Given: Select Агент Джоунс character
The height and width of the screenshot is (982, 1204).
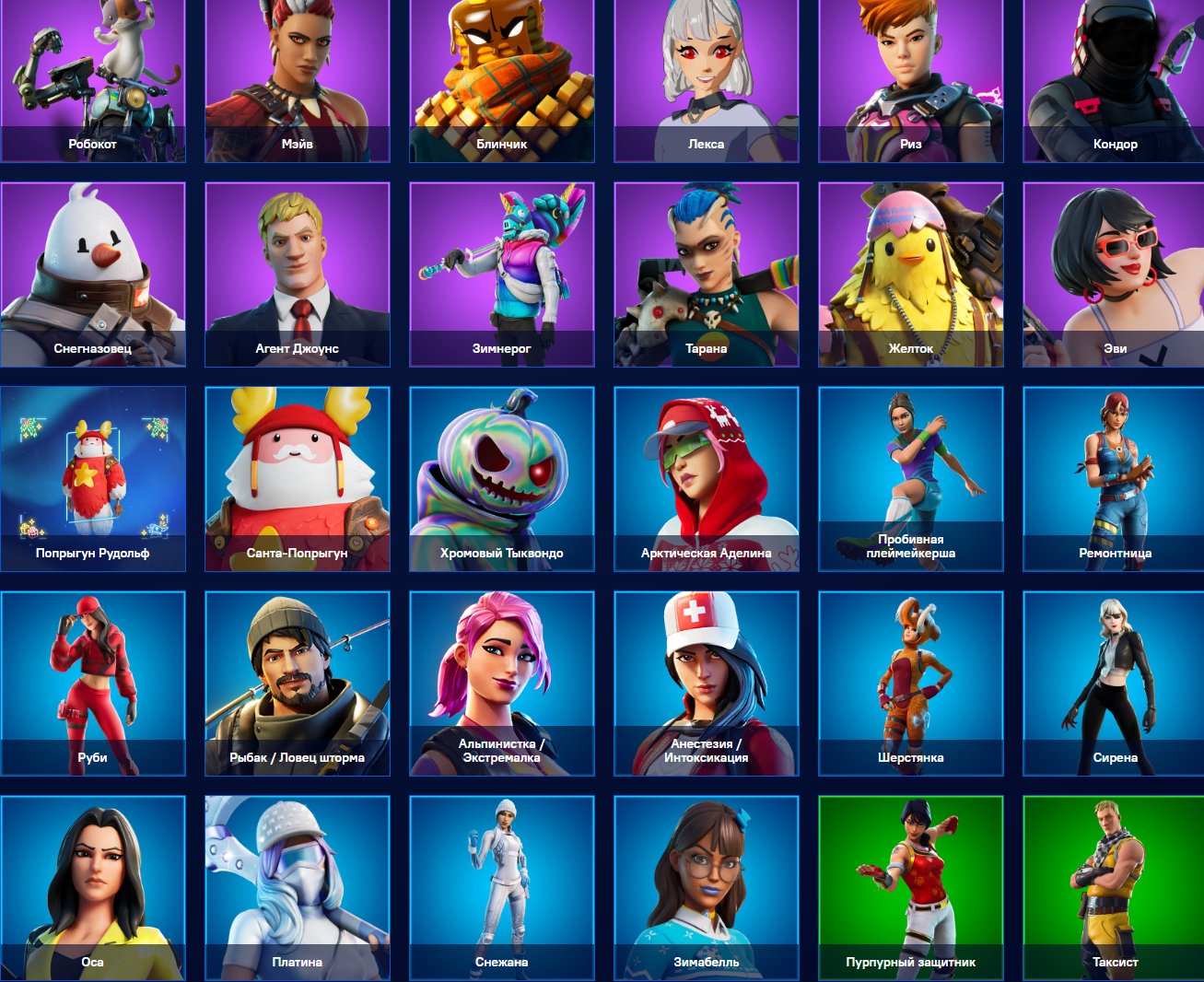Looking at the screenshot, I should (297, 274).
